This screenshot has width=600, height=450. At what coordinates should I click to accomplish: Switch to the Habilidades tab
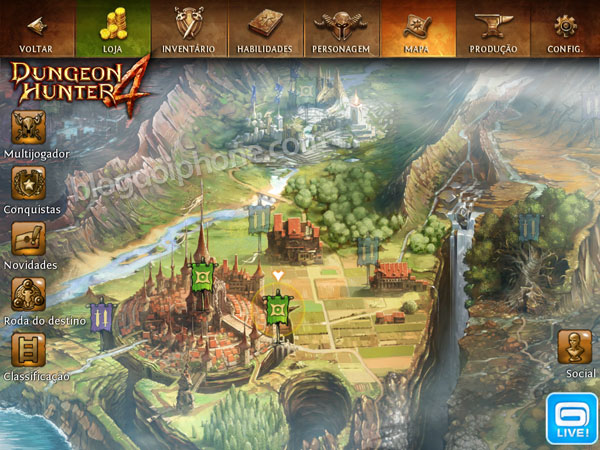point(264,28)
